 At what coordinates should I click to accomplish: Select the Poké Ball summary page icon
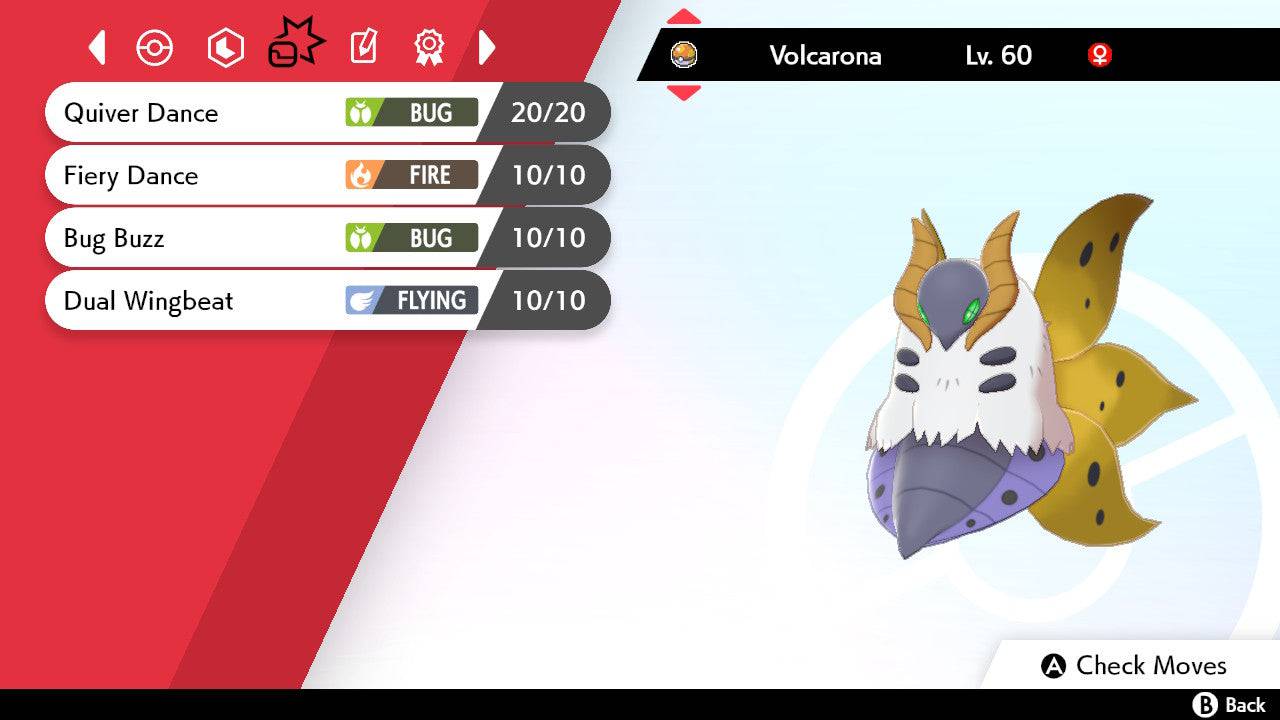tap(155, 47)
